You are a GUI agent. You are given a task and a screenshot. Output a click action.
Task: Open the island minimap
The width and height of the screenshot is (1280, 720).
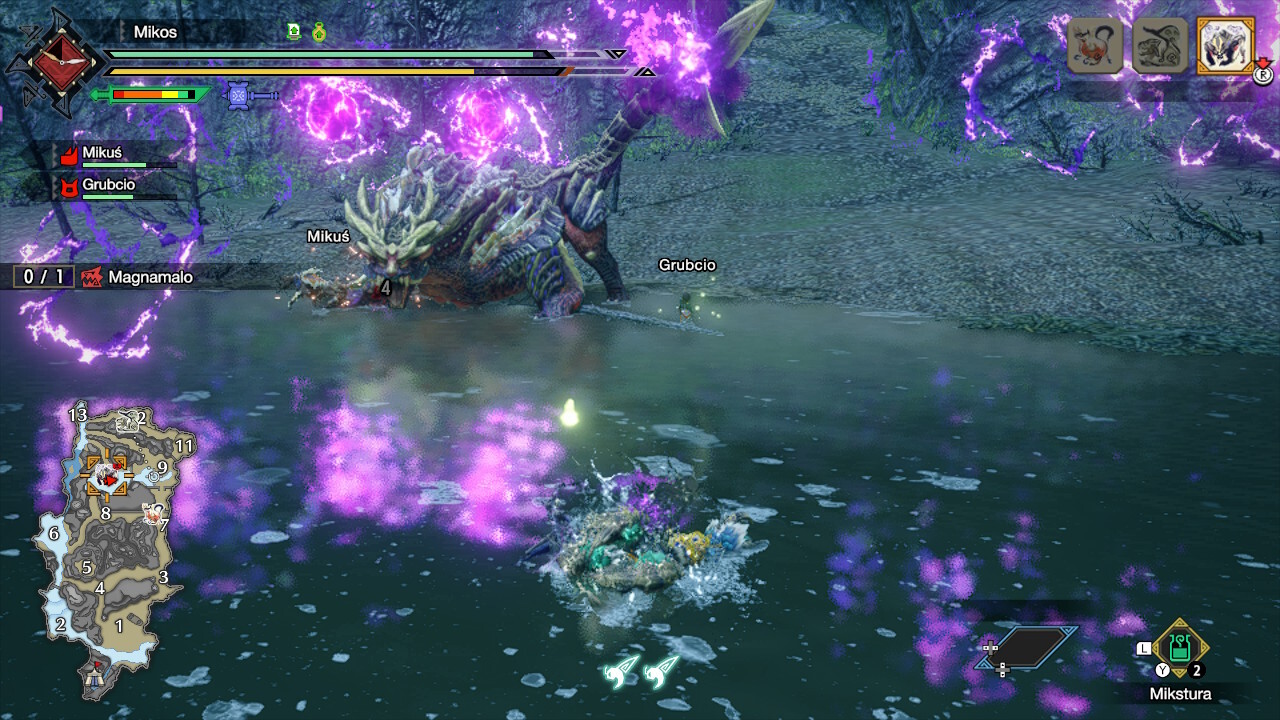click(110, 550)
